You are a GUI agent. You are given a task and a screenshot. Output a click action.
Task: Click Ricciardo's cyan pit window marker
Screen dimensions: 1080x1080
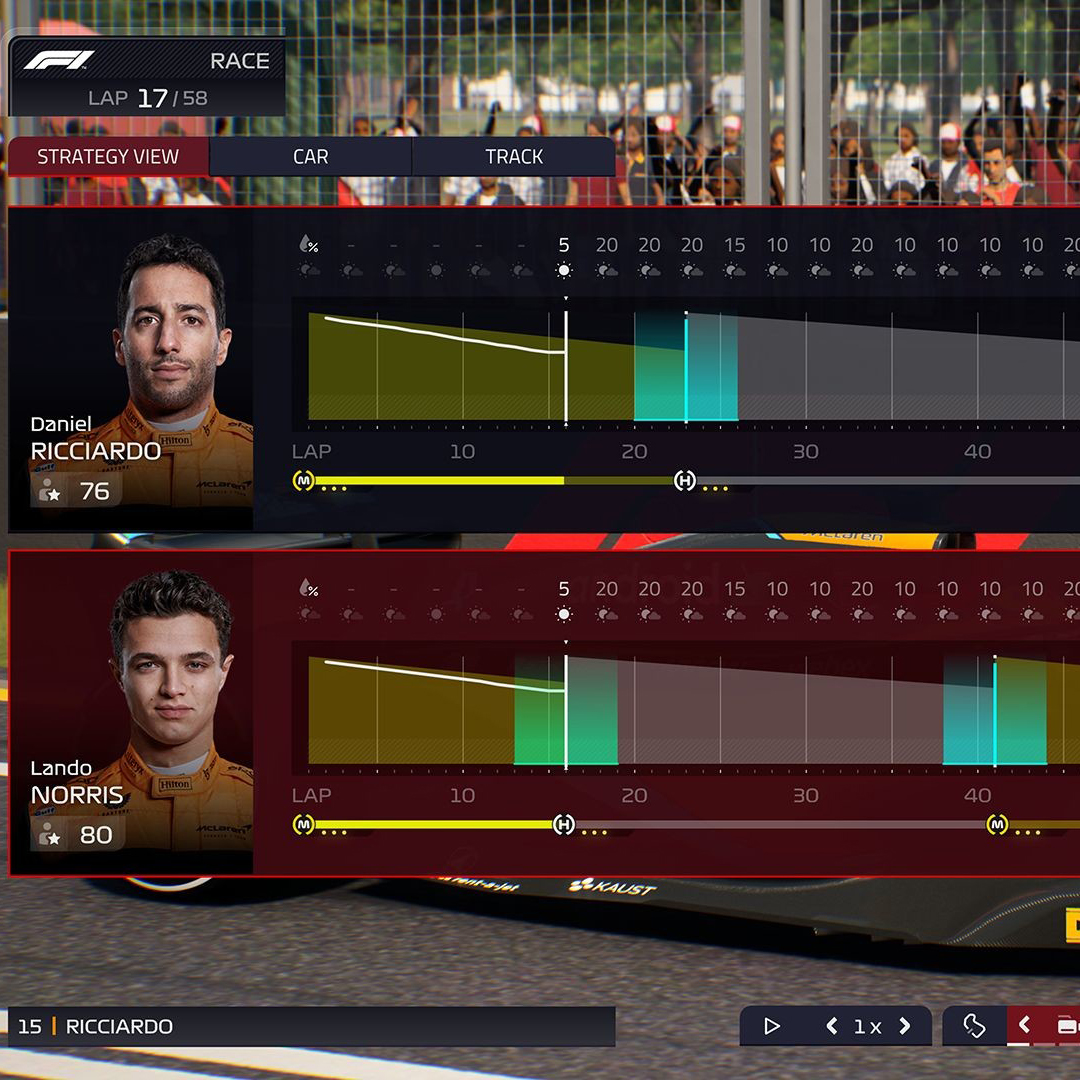coord(686,366)
